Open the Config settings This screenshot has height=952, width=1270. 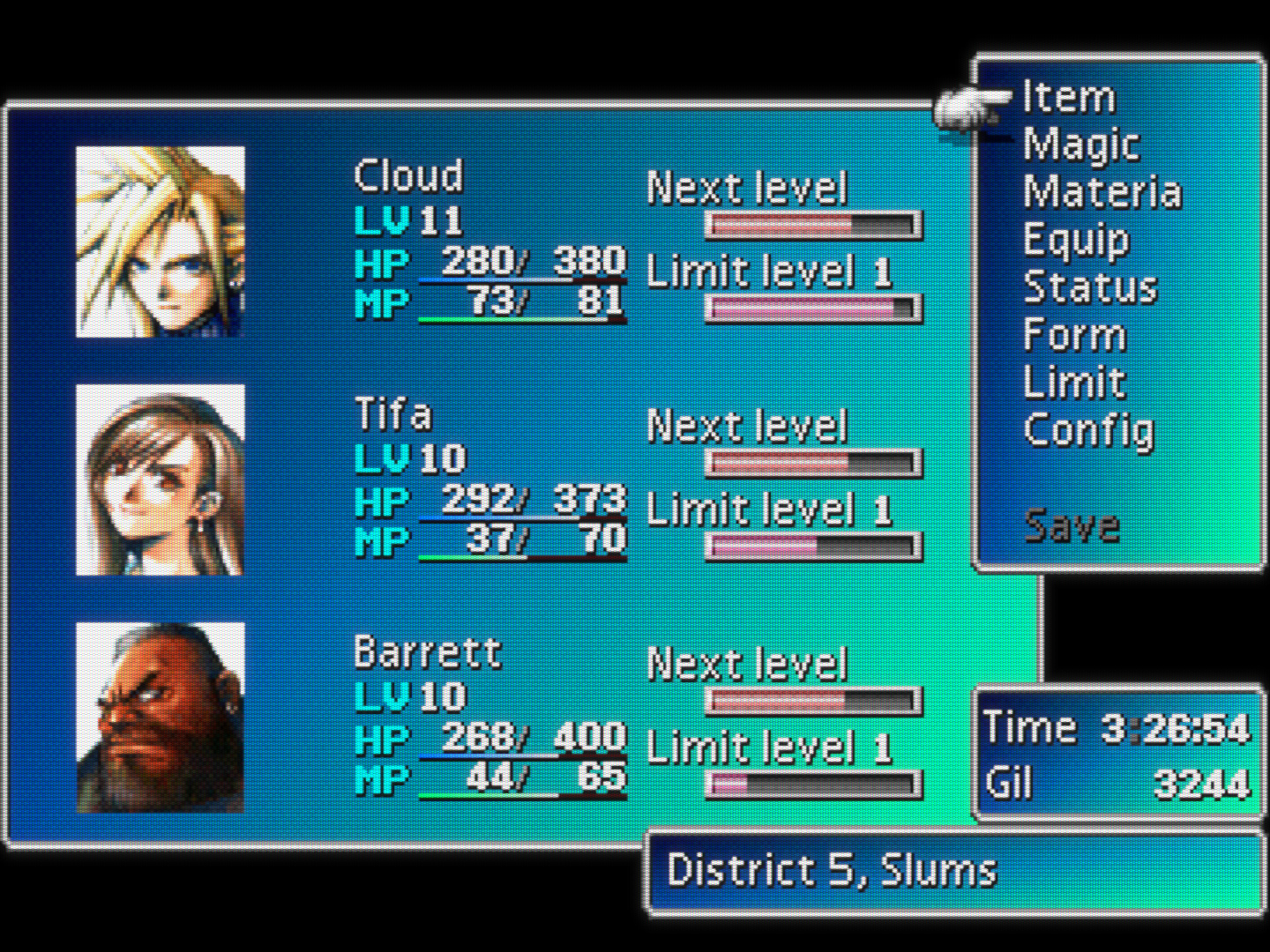click(1088, 431)
